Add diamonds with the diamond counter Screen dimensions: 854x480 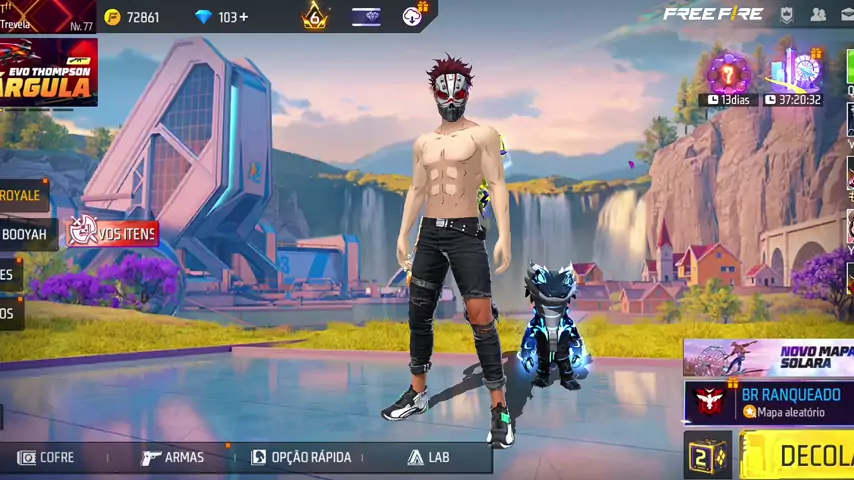[x=223, y=17]
